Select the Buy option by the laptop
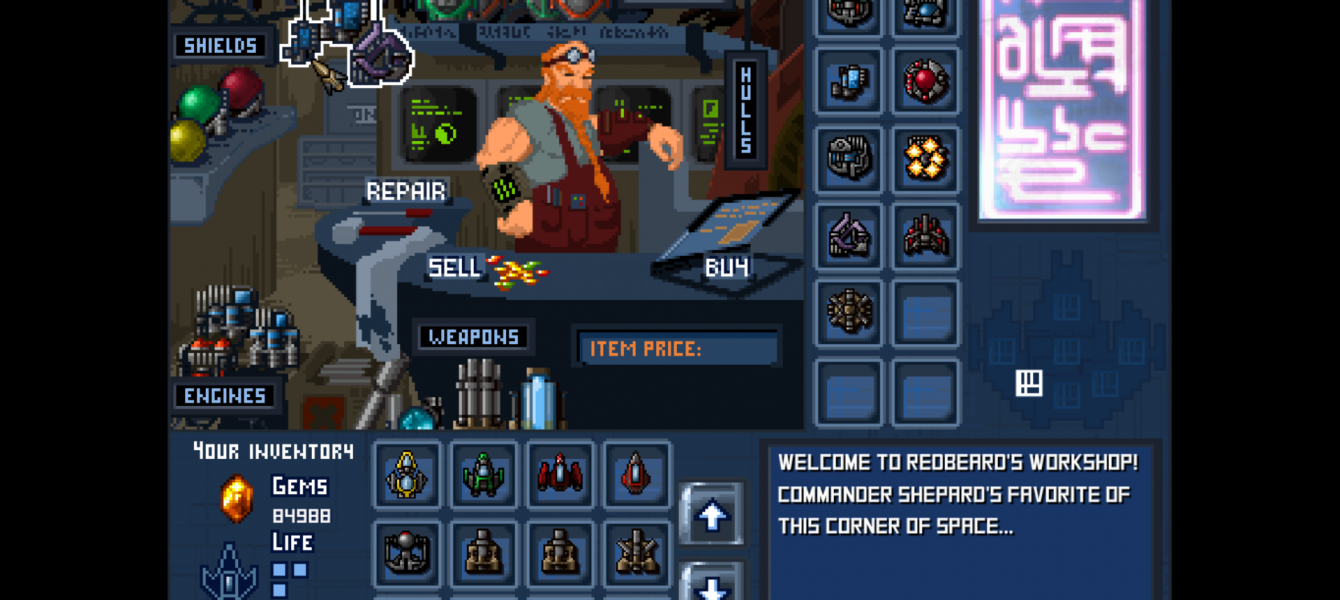This screenshot has width=1340, height=600. tap(727, 268)
